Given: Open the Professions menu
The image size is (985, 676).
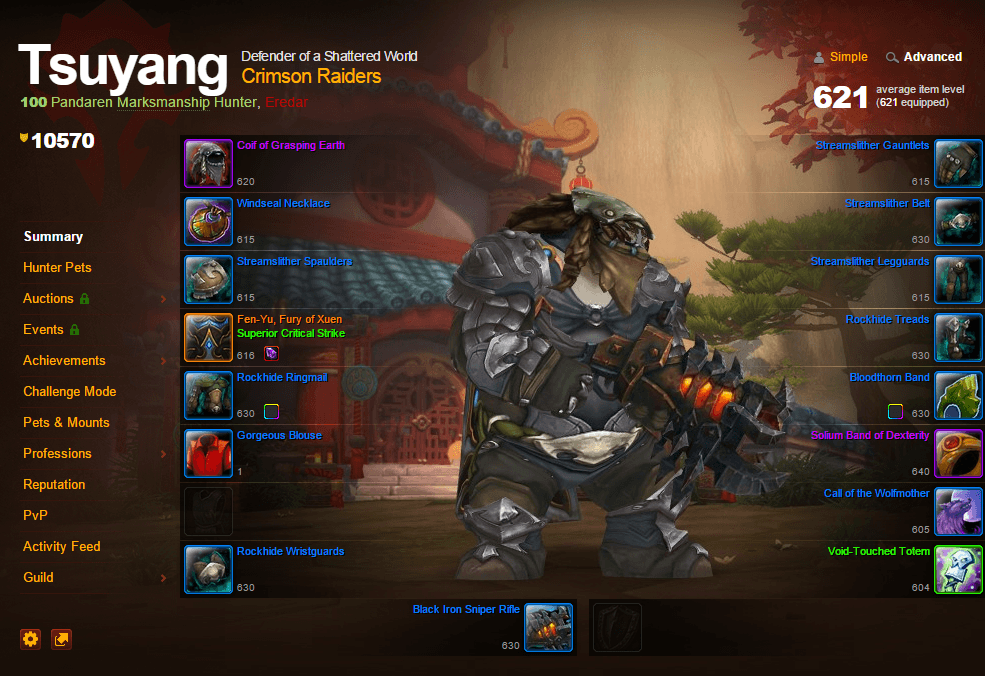Looking at the screenshot, I should tap(57, 454).
